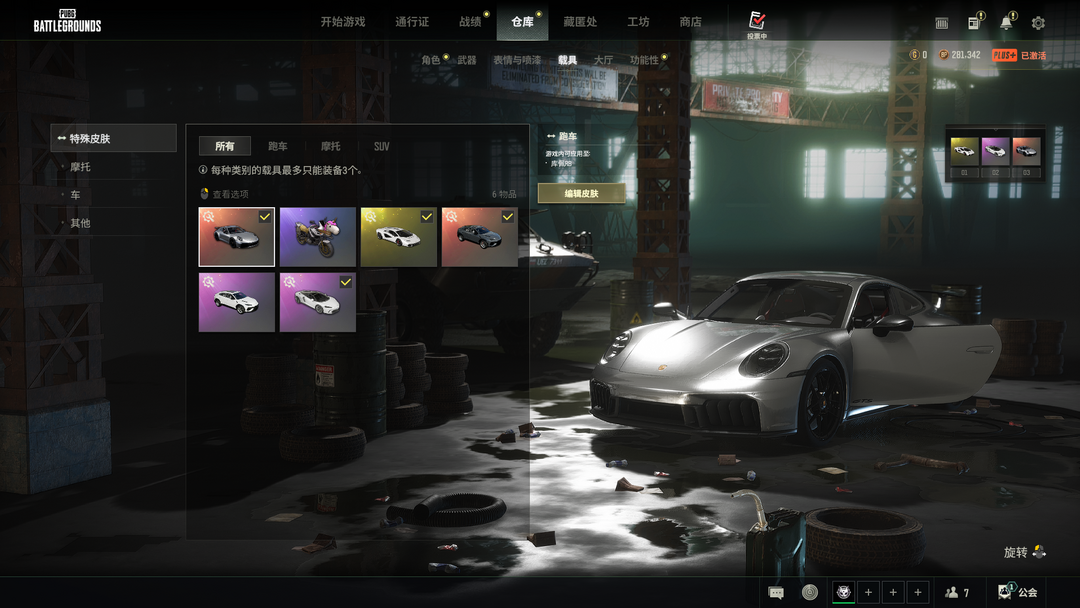
Task: Open the settings gear icon
Action: coord(1038,23)
